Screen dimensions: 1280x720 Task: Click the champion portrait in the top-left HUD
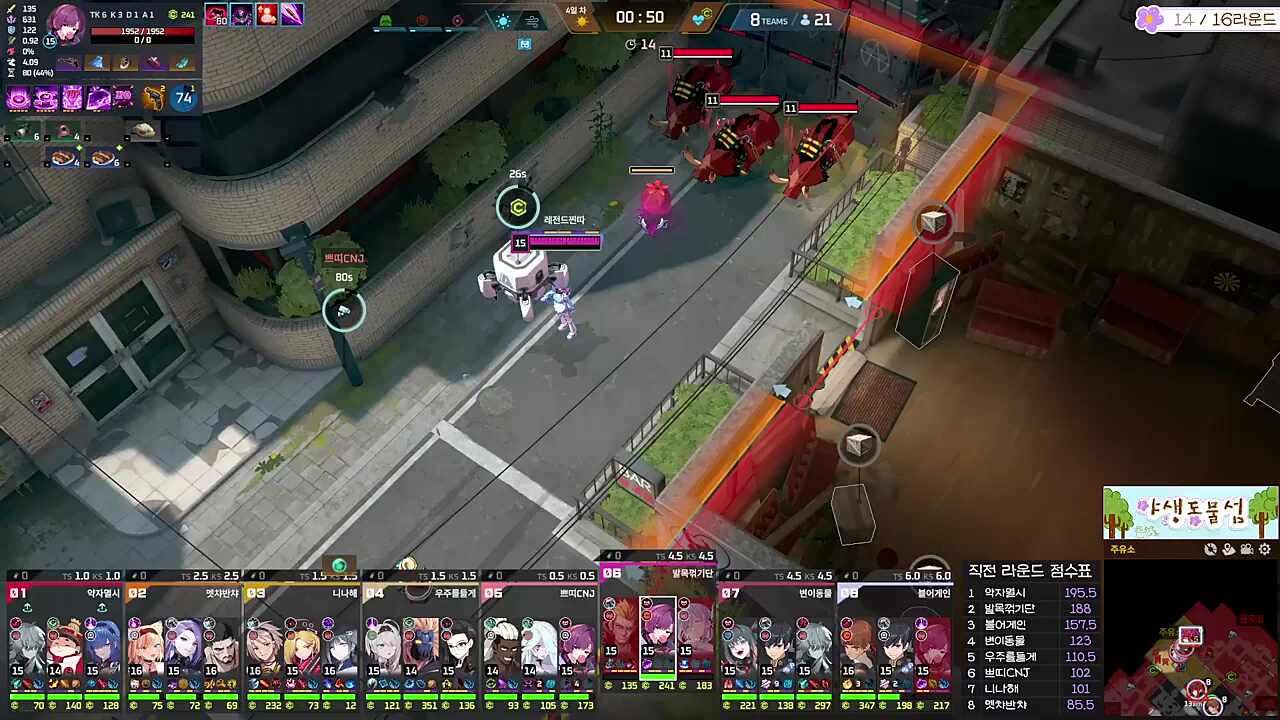(65, 27)
